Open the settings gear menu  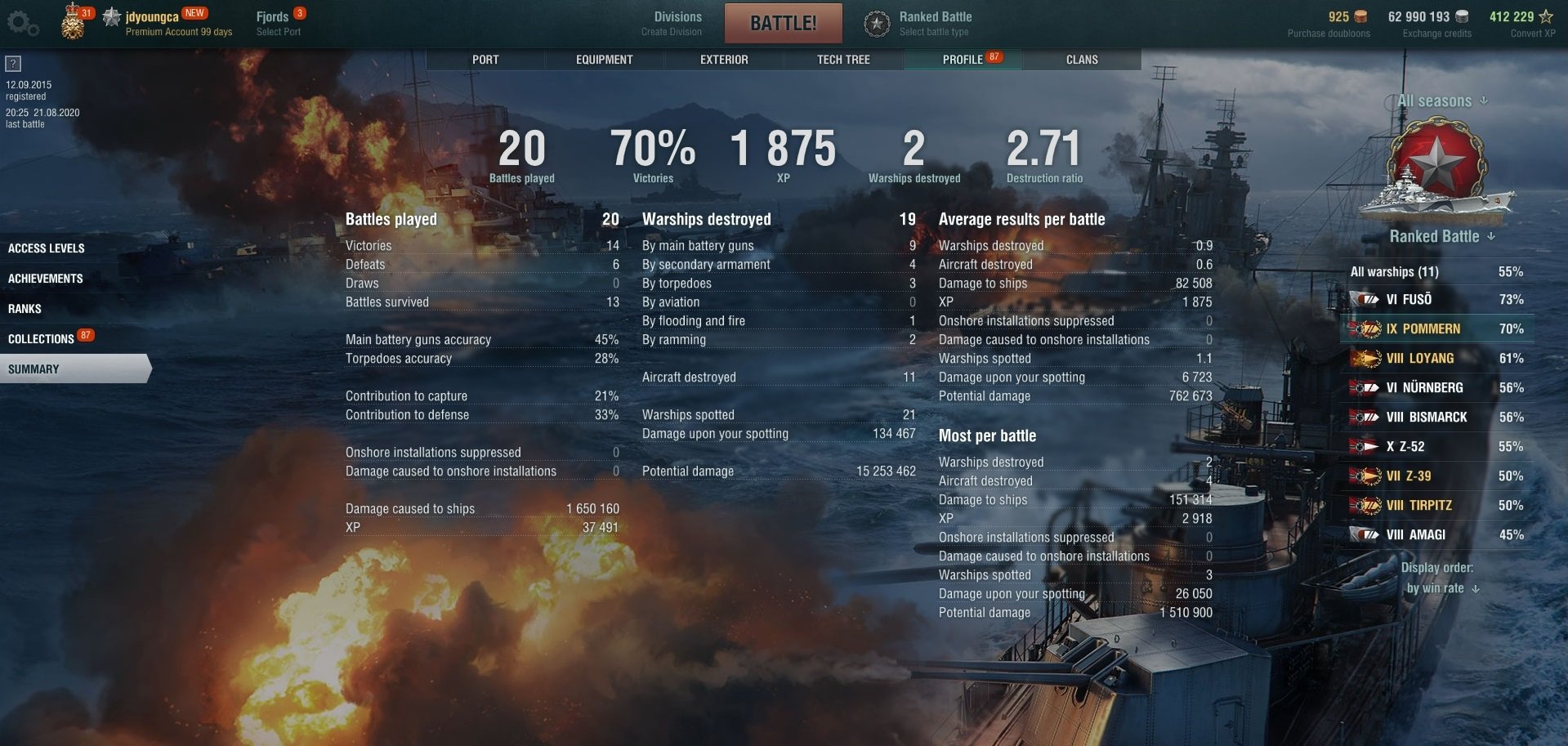pyautogui.click(x=22, y=23)
